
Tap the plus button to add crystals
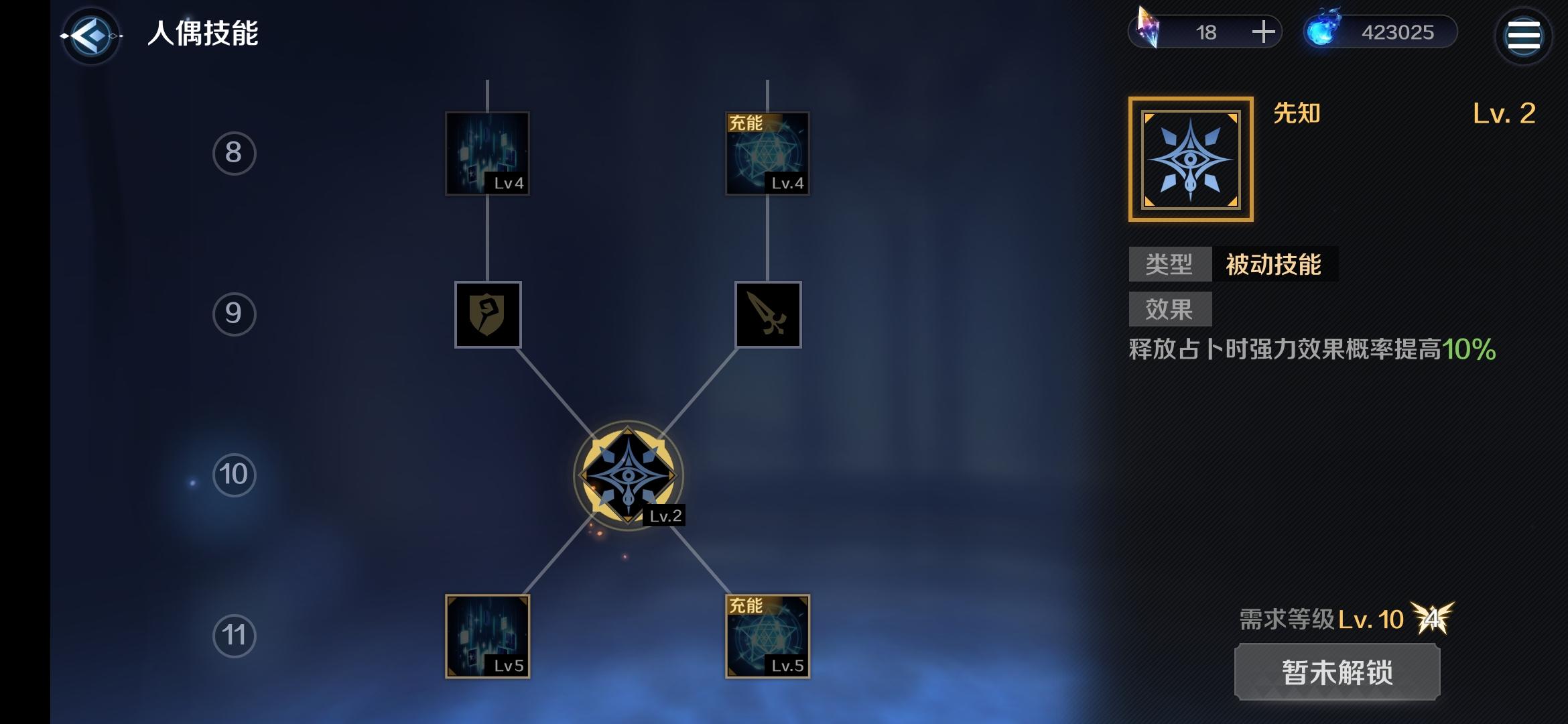(x=1263, y=32)
